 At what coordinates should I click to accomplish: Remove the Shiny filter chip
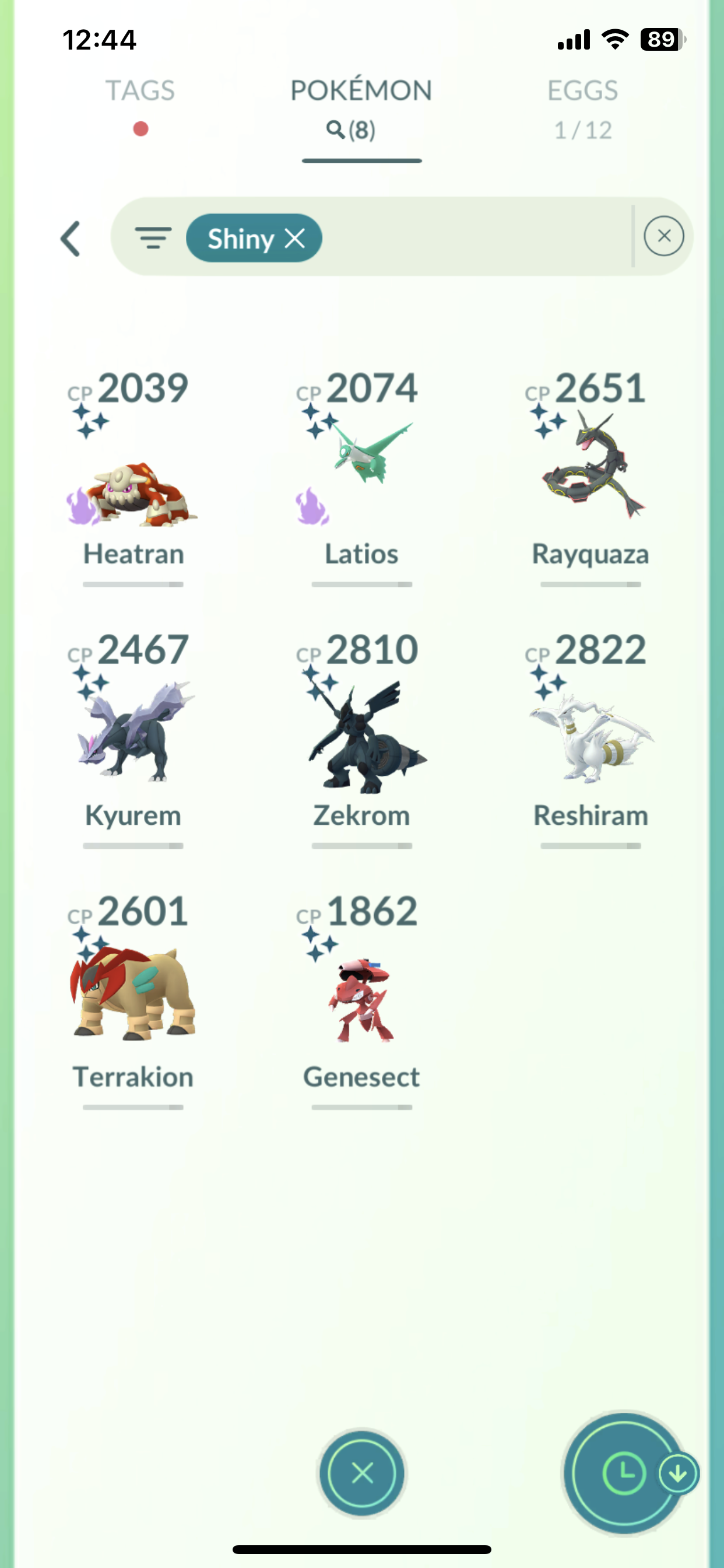[296, 239]
